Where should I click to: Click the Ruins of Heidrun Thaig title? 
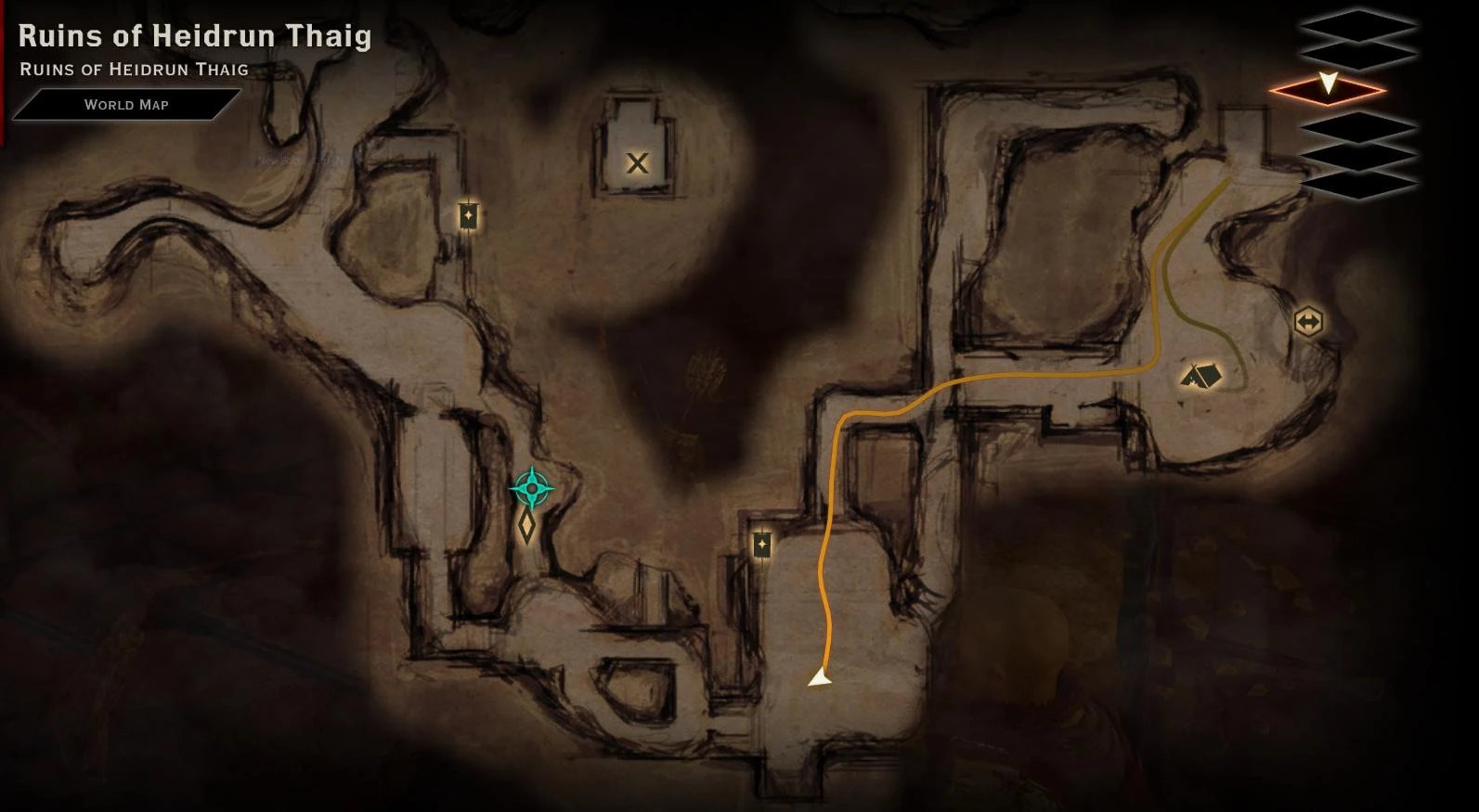point(195,37)
